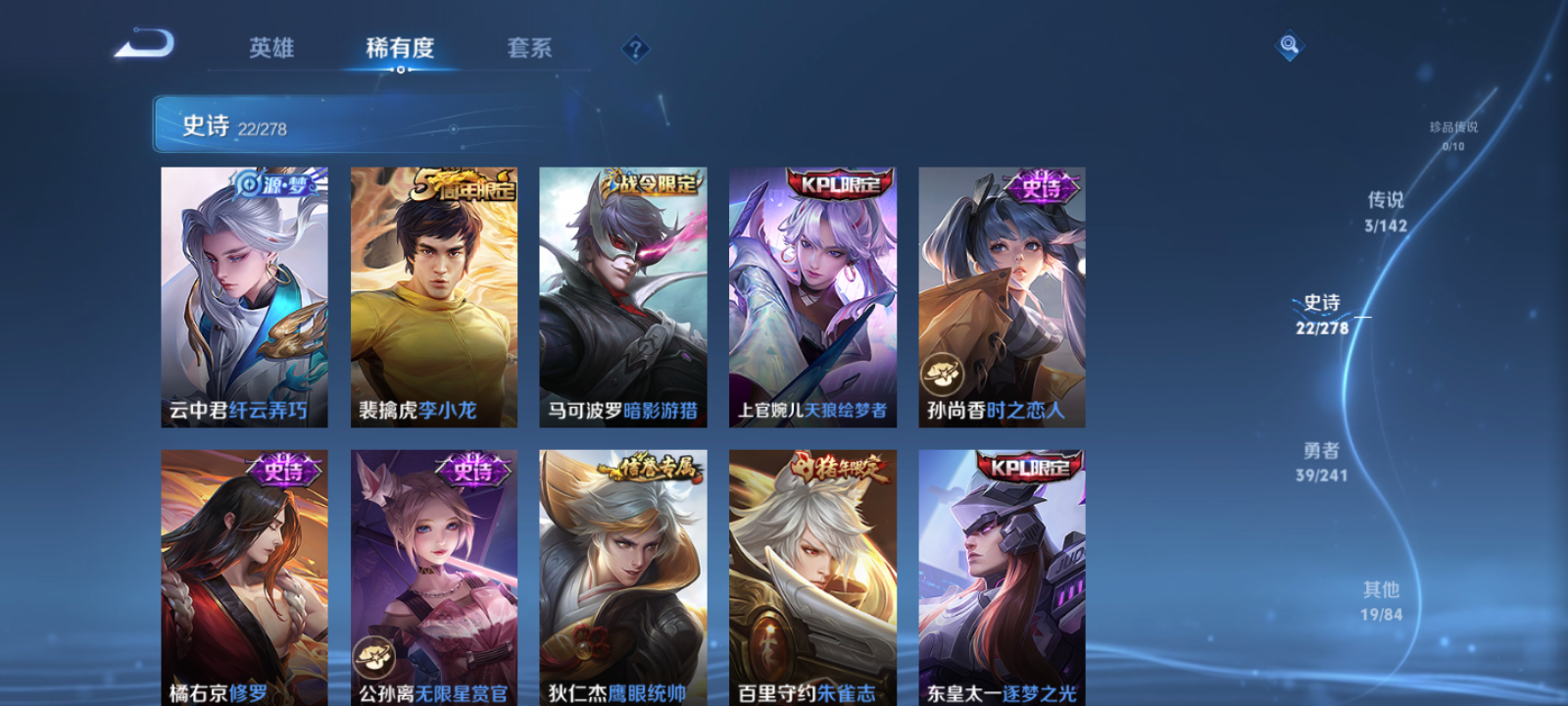
Task: Jump to 其他 category on right side
Action: 1382,601
